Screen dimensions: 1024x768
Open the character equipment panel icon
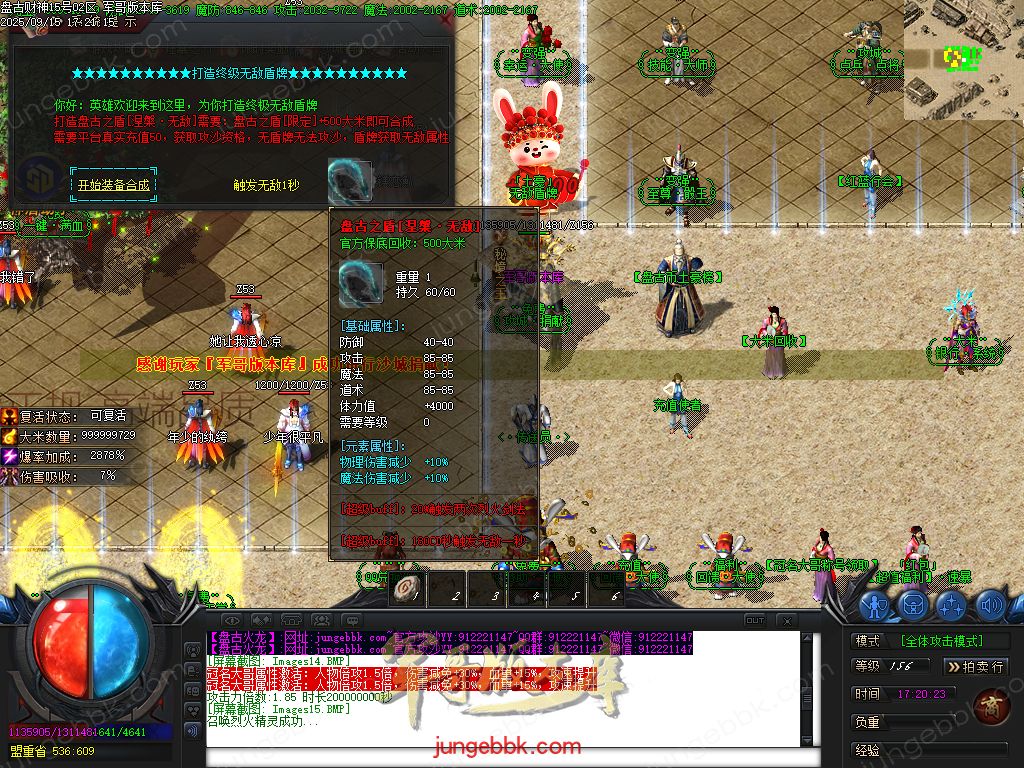click(875, 605)
